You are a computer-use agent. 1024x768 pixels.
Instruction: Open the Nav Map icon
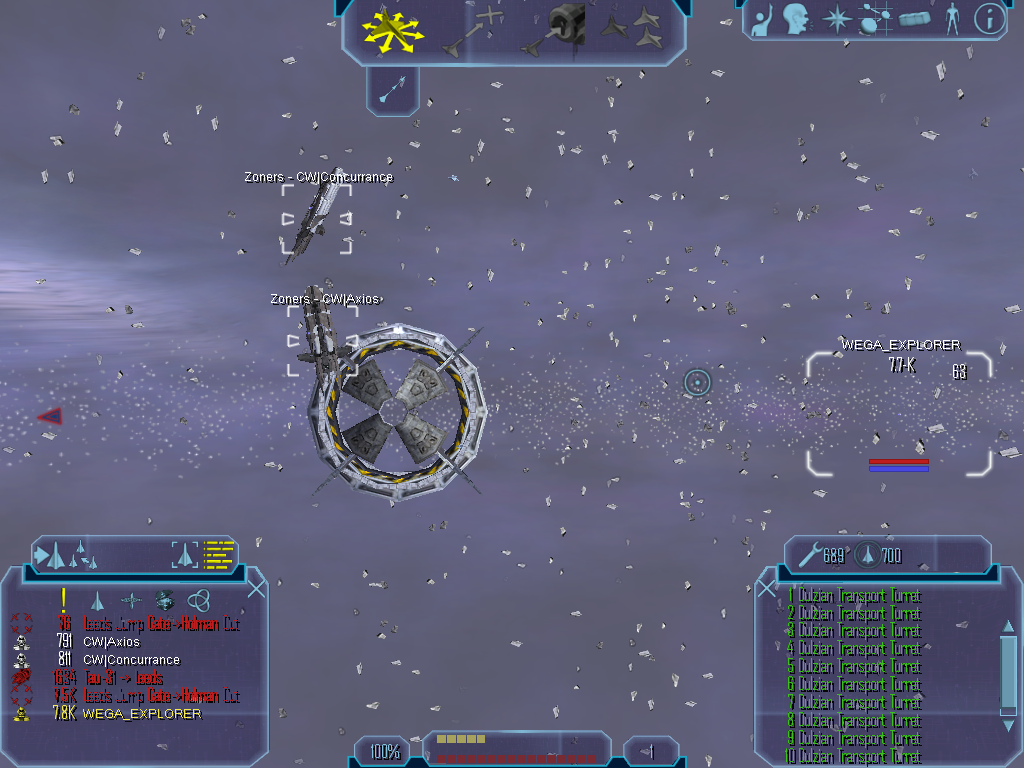(x=876, y=19)
